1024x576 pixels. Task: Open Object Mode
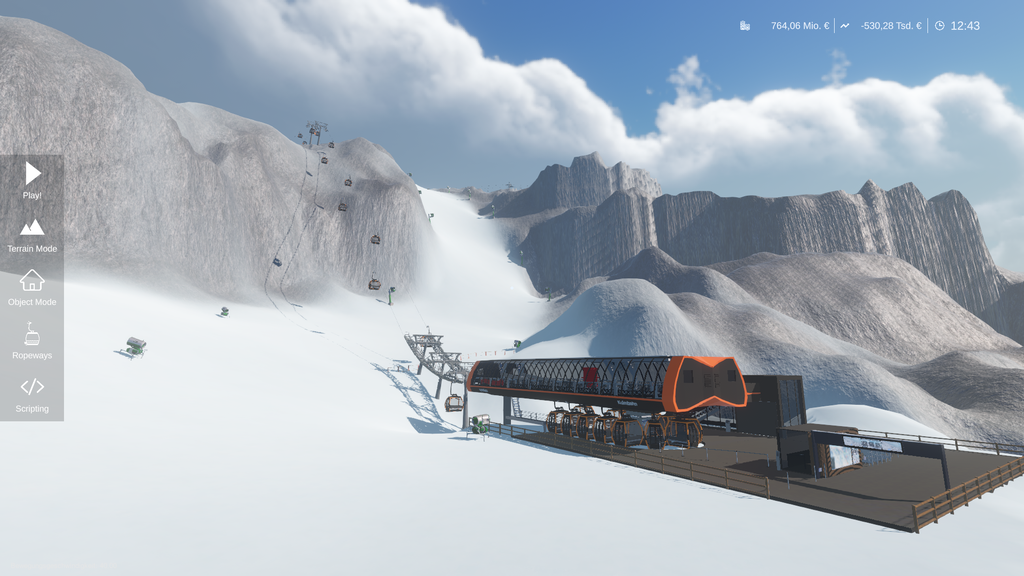tap(32, 287)
